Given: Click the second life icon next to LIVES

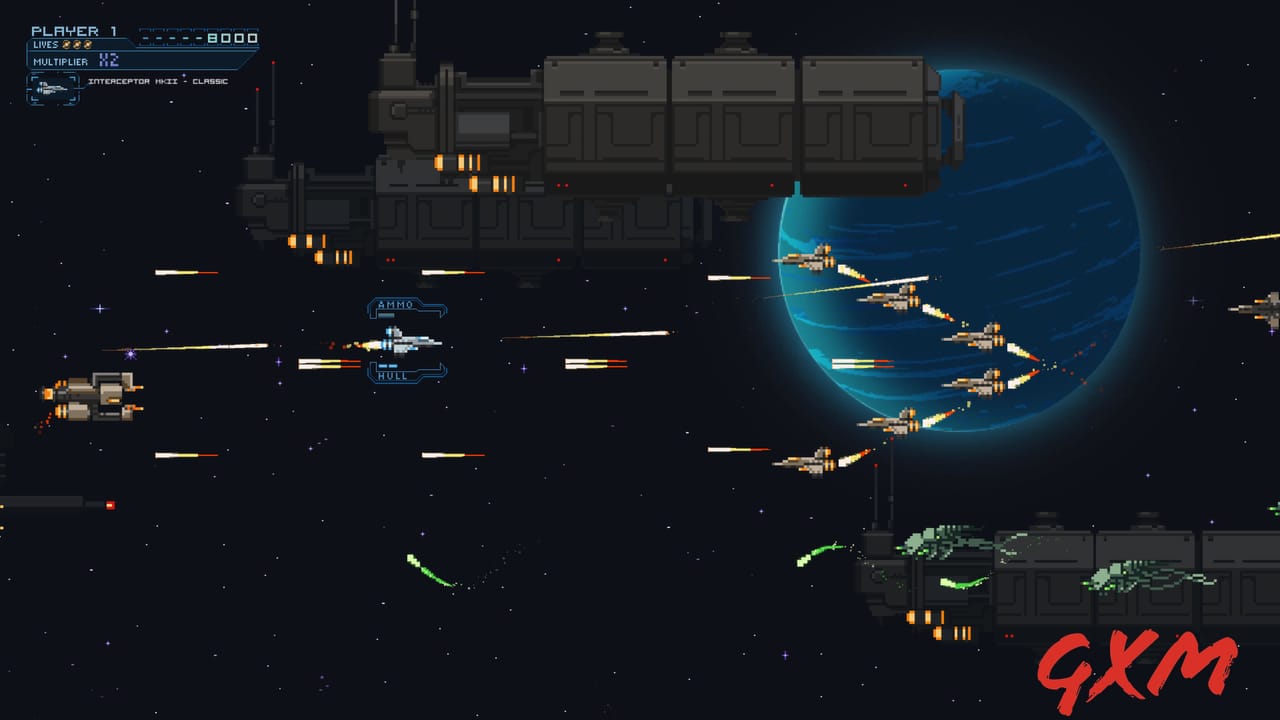Looking at the screenshot, I should click(x=77, y=45).
